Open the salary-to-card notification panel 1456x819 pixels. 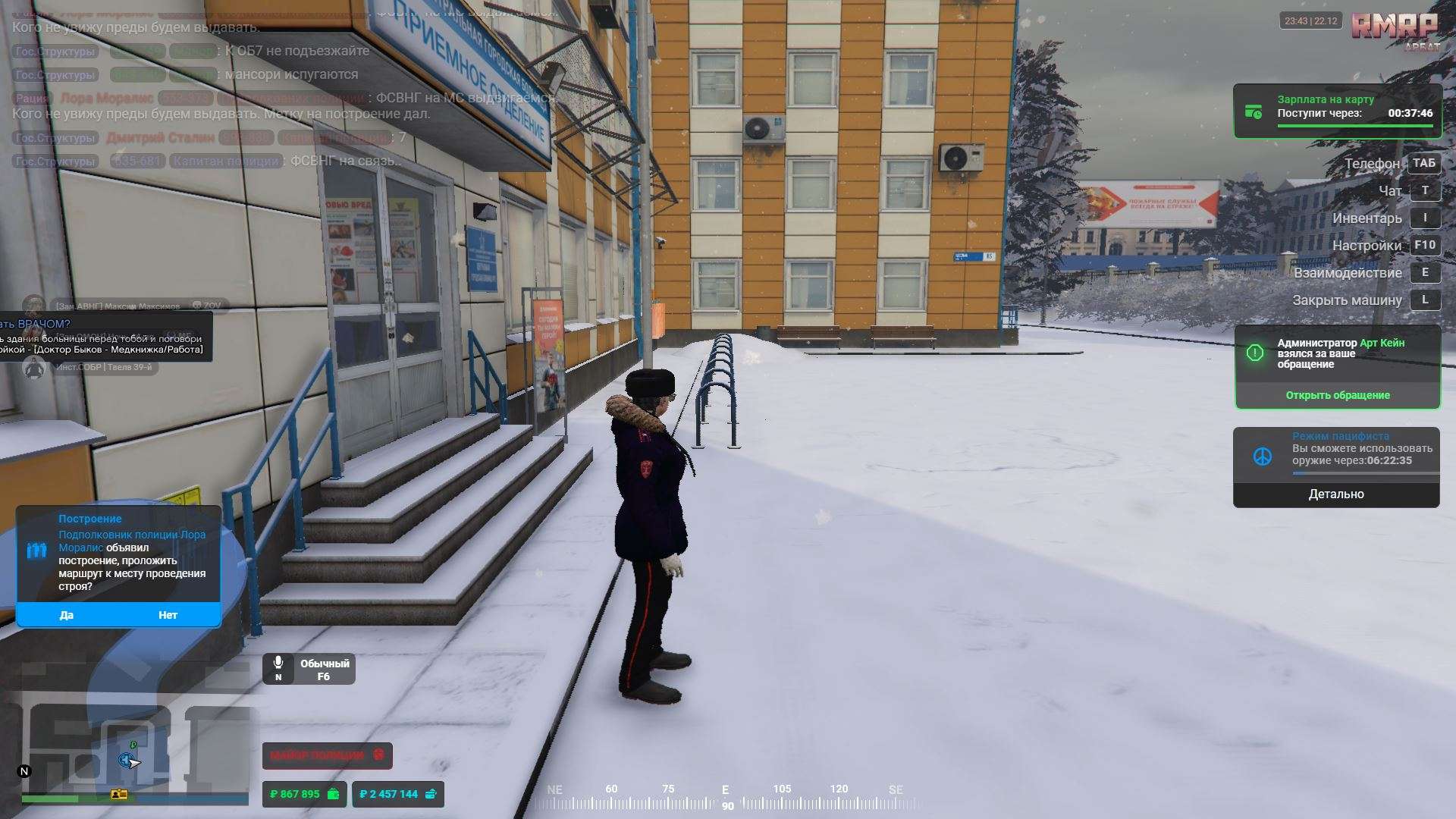coord(1337,111)
